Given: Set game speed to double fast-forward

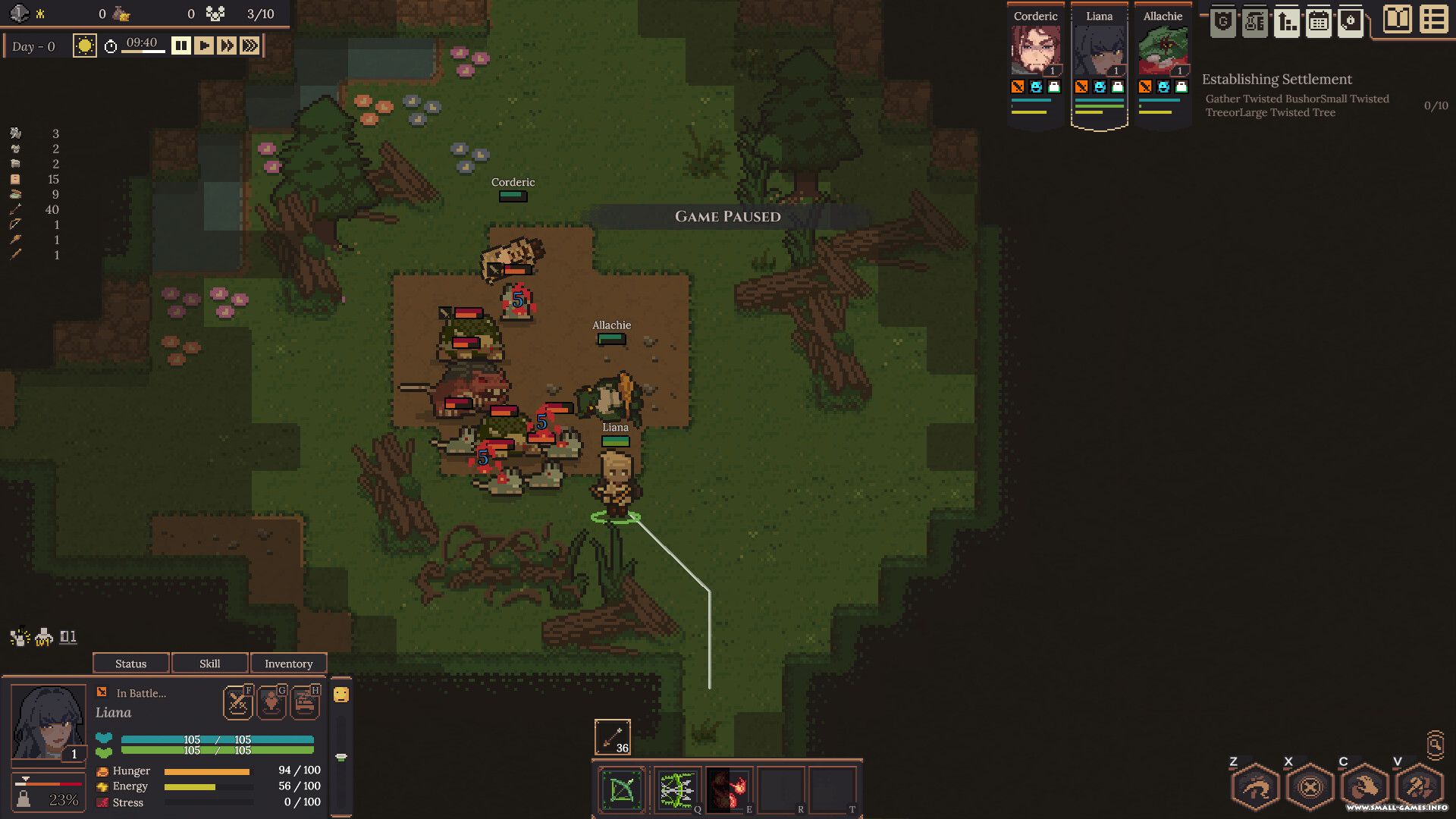Looking at the screenshot, I should (x=227, y=46).
